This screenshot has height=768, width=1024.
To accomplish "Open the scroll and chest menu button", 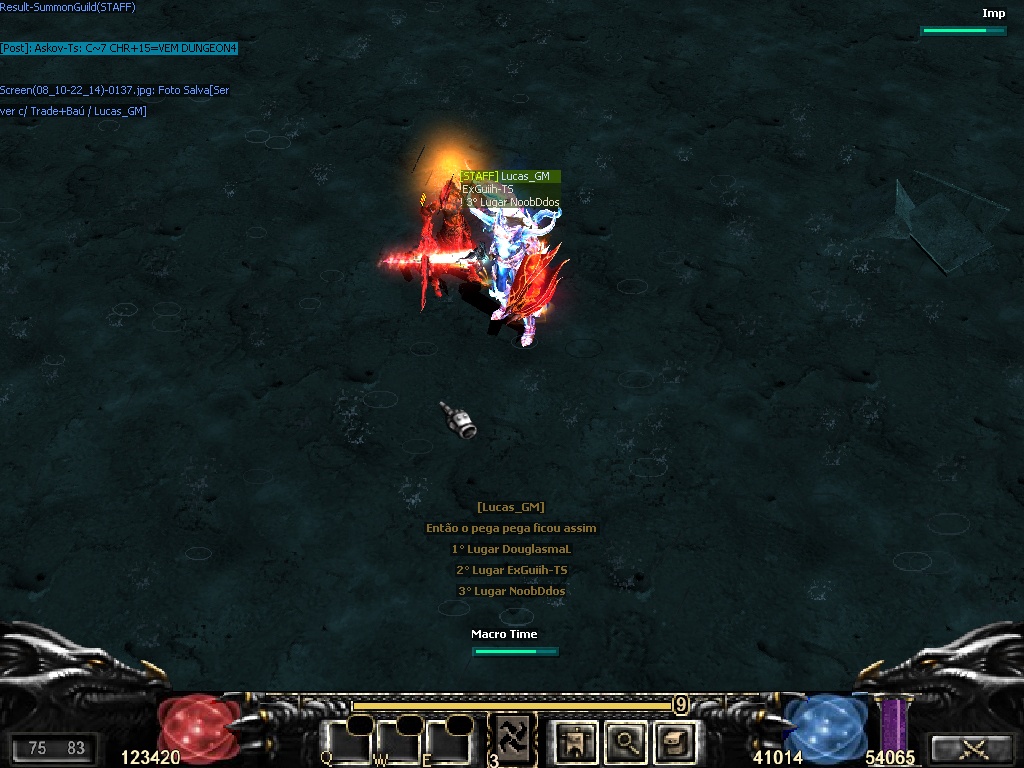I will coord(674,741).
